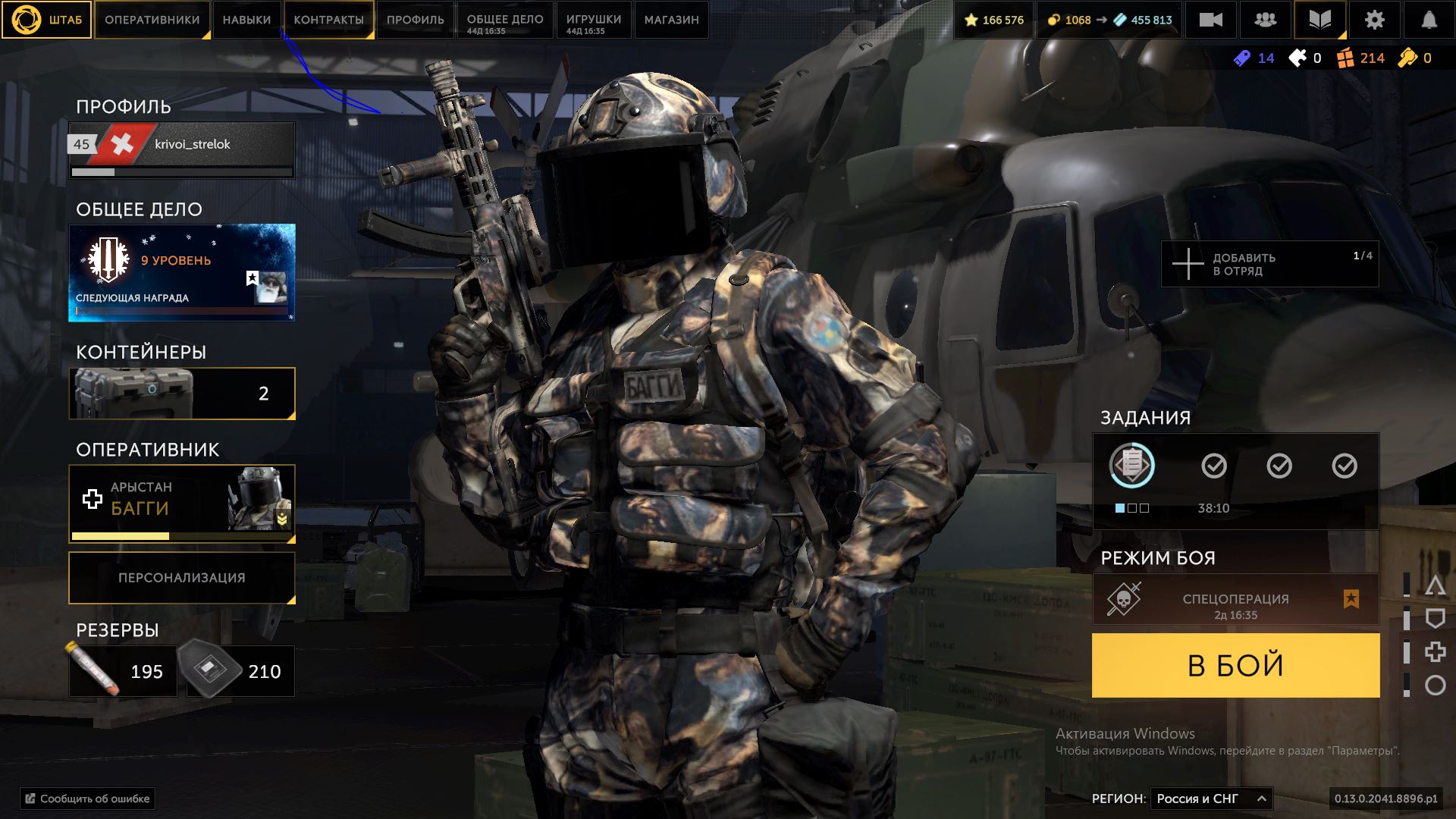Open the Магазин shop tab

tap(671, 20)
